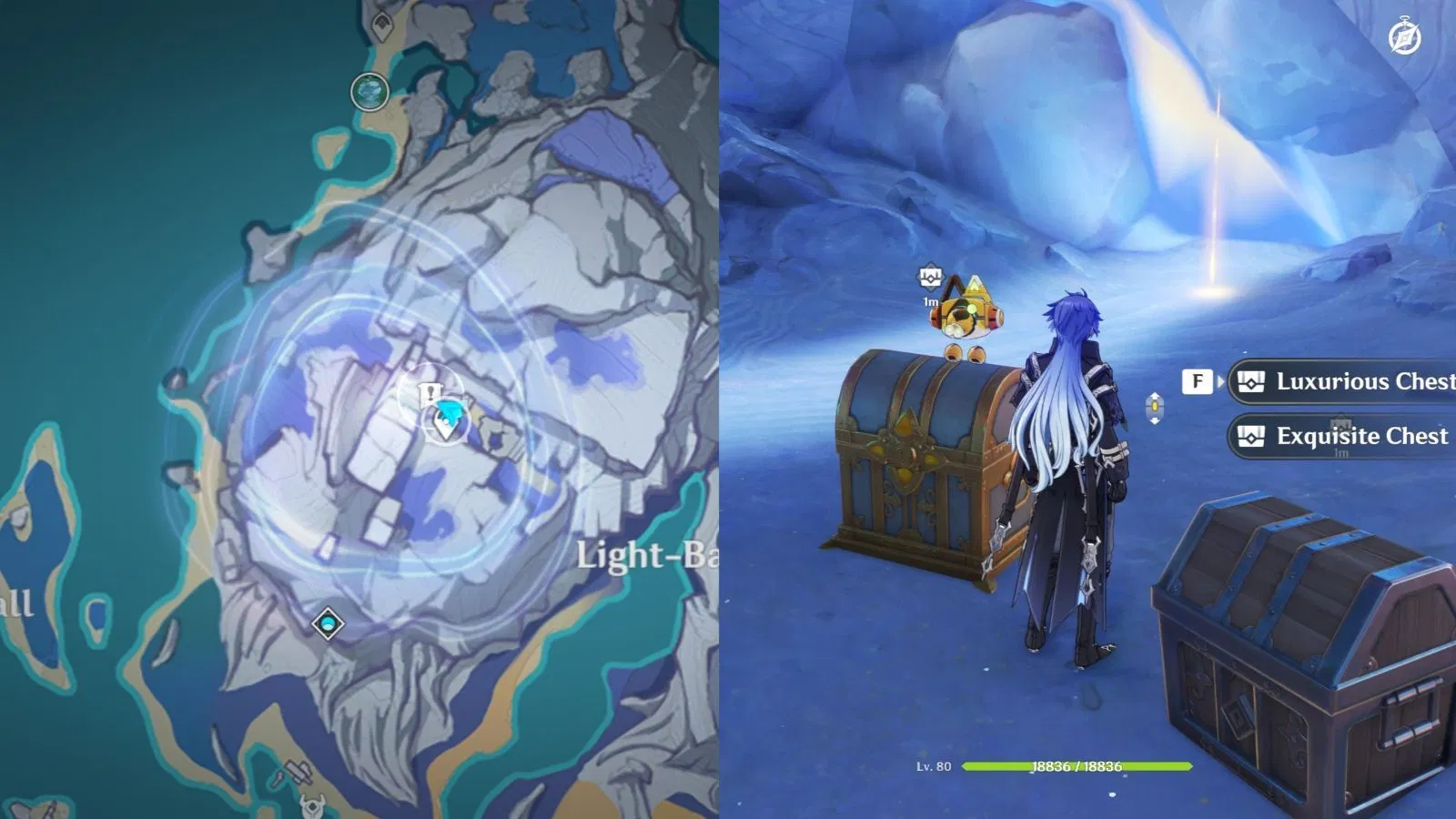
Task: Select the chest icon beside "Exquisite Chest"
Action: point(1250,436)
